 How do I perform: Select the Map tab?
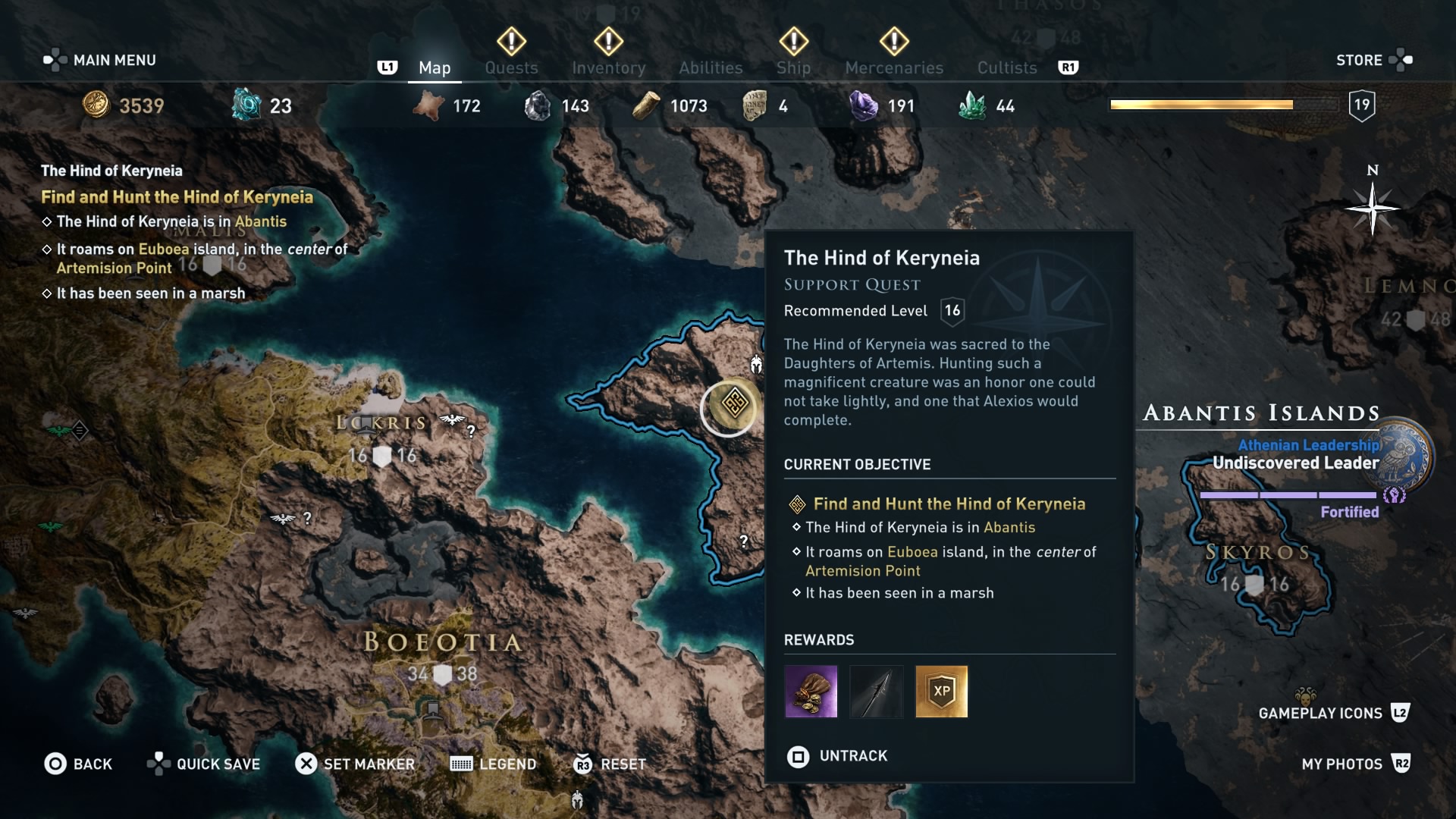tap(435, 67)
